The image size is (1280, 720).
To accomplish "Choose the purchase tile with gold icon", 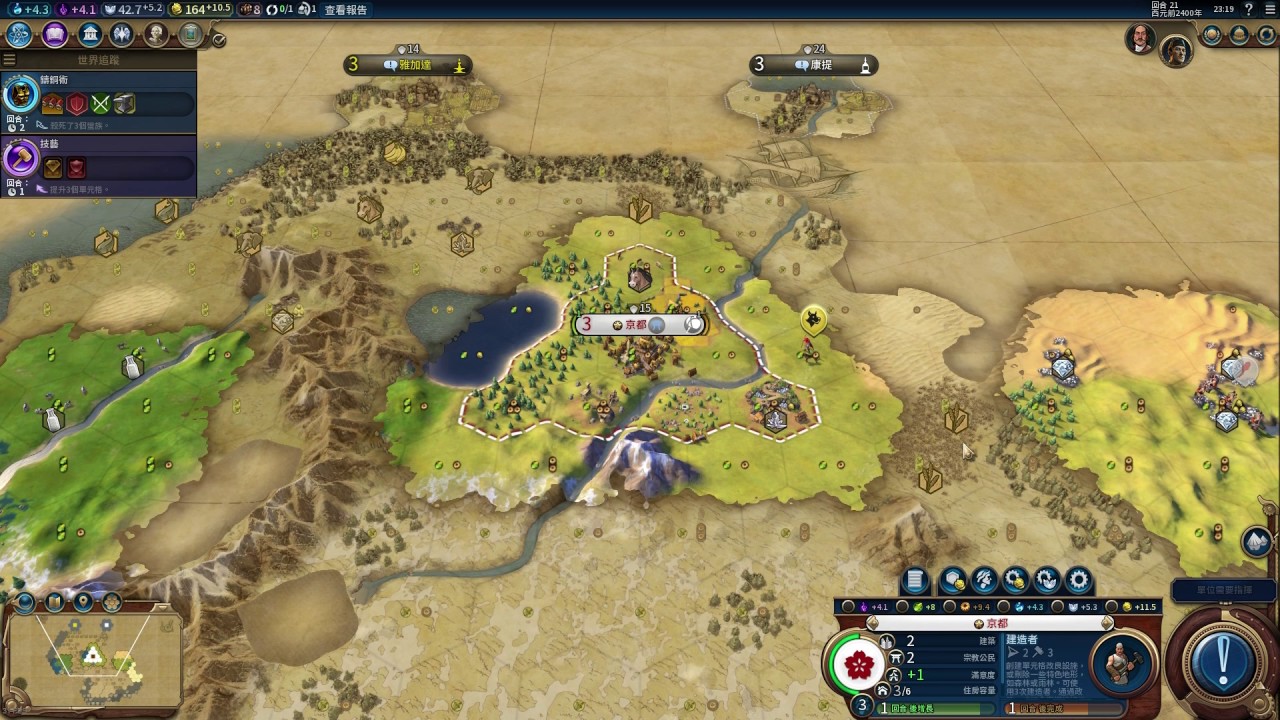I will point(952,580).
